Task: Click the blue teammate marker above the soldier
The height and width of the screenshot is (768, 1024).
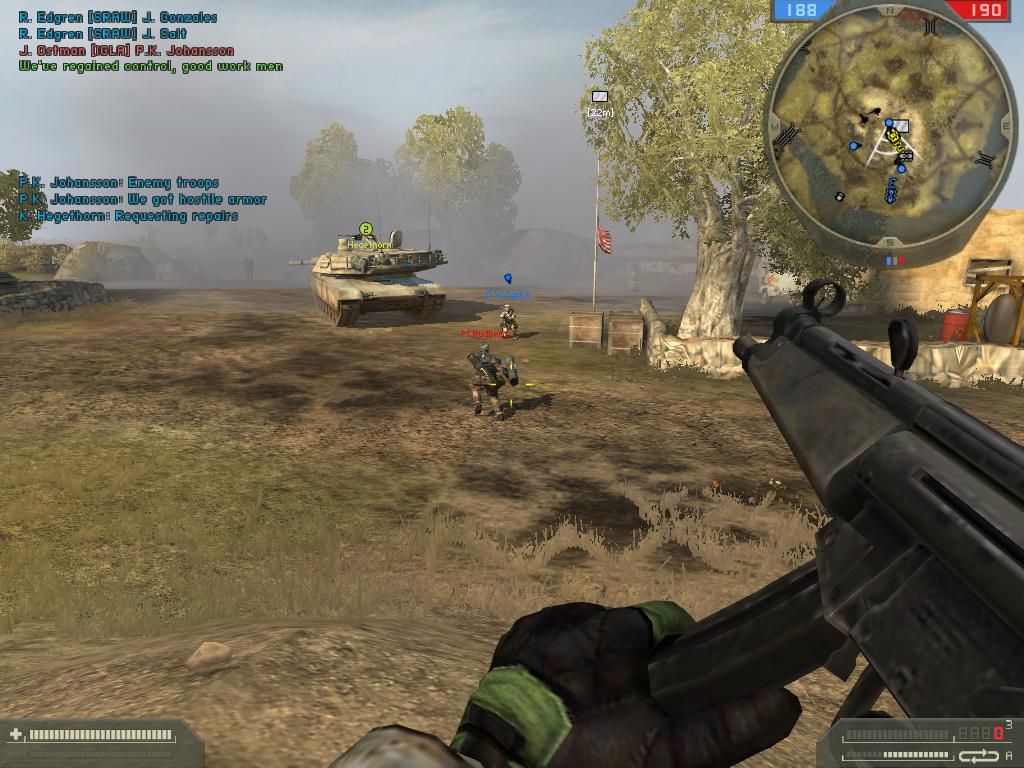Action: click(508, 277)
